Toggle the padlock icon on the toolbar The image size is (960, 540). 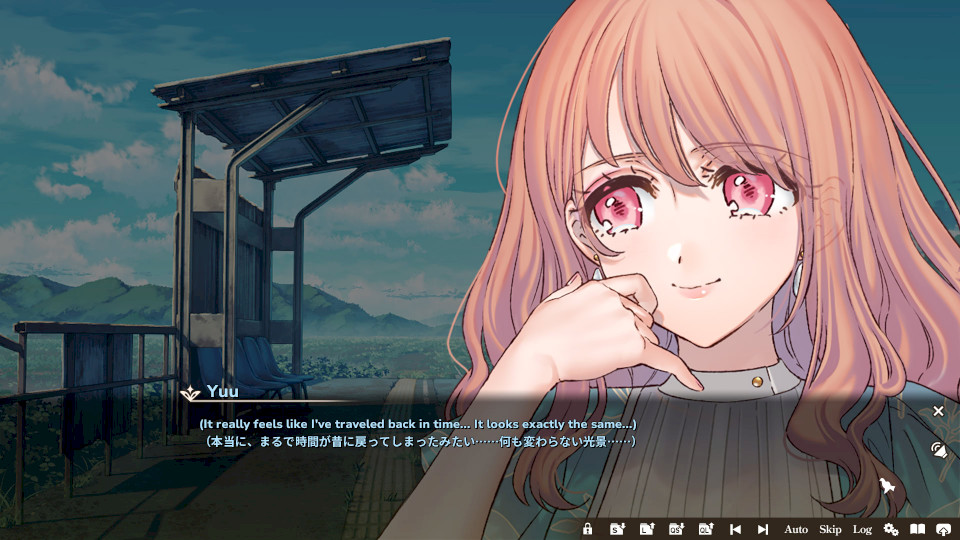click(588, 529)
